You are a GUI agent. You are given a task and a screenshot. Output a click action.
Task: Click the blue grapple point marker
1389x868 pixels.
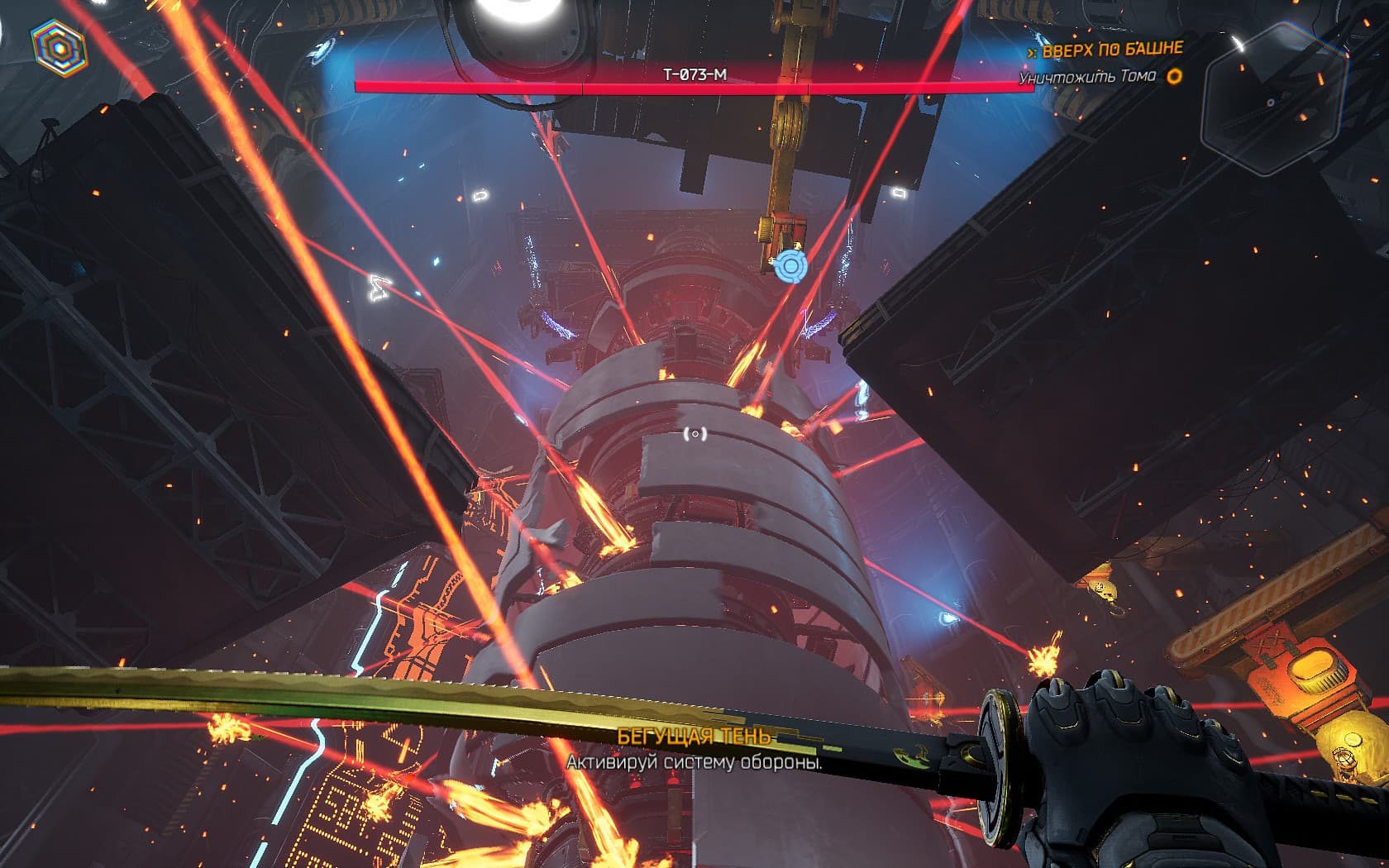[x=790, y=266]
